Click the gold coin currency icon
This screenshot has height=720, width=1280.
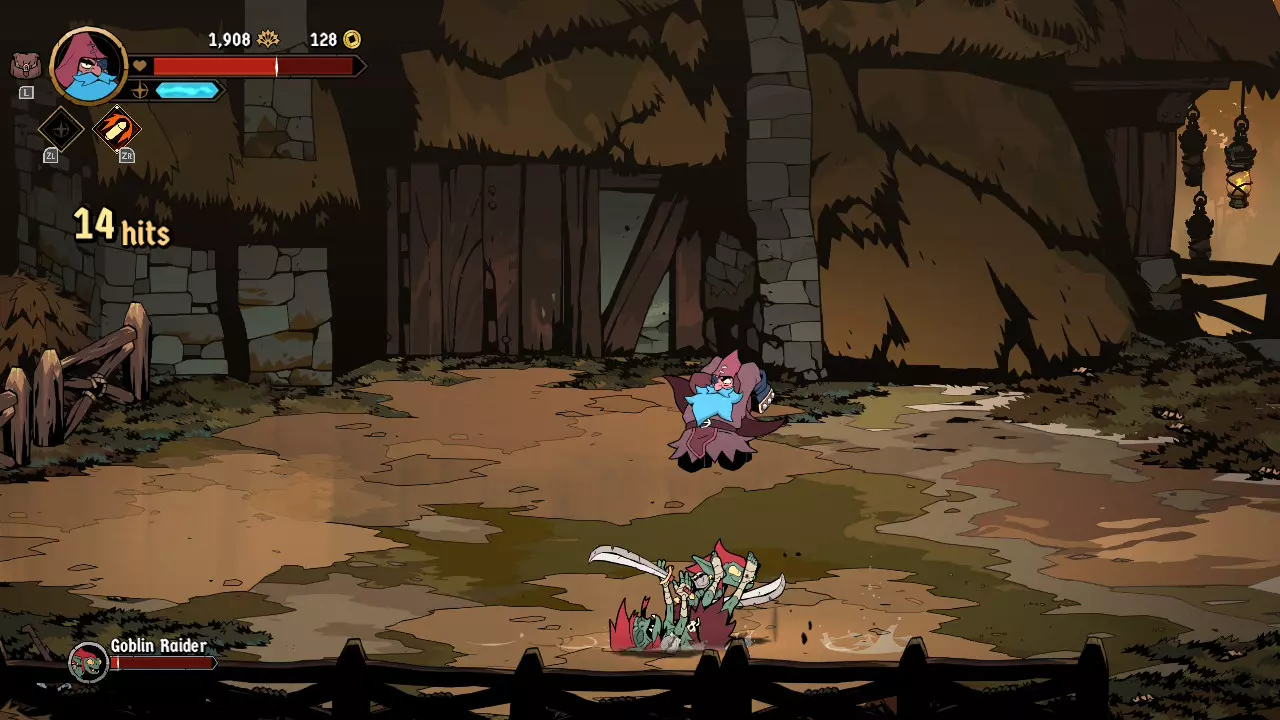pyautogui.click(x=351, y=39)
